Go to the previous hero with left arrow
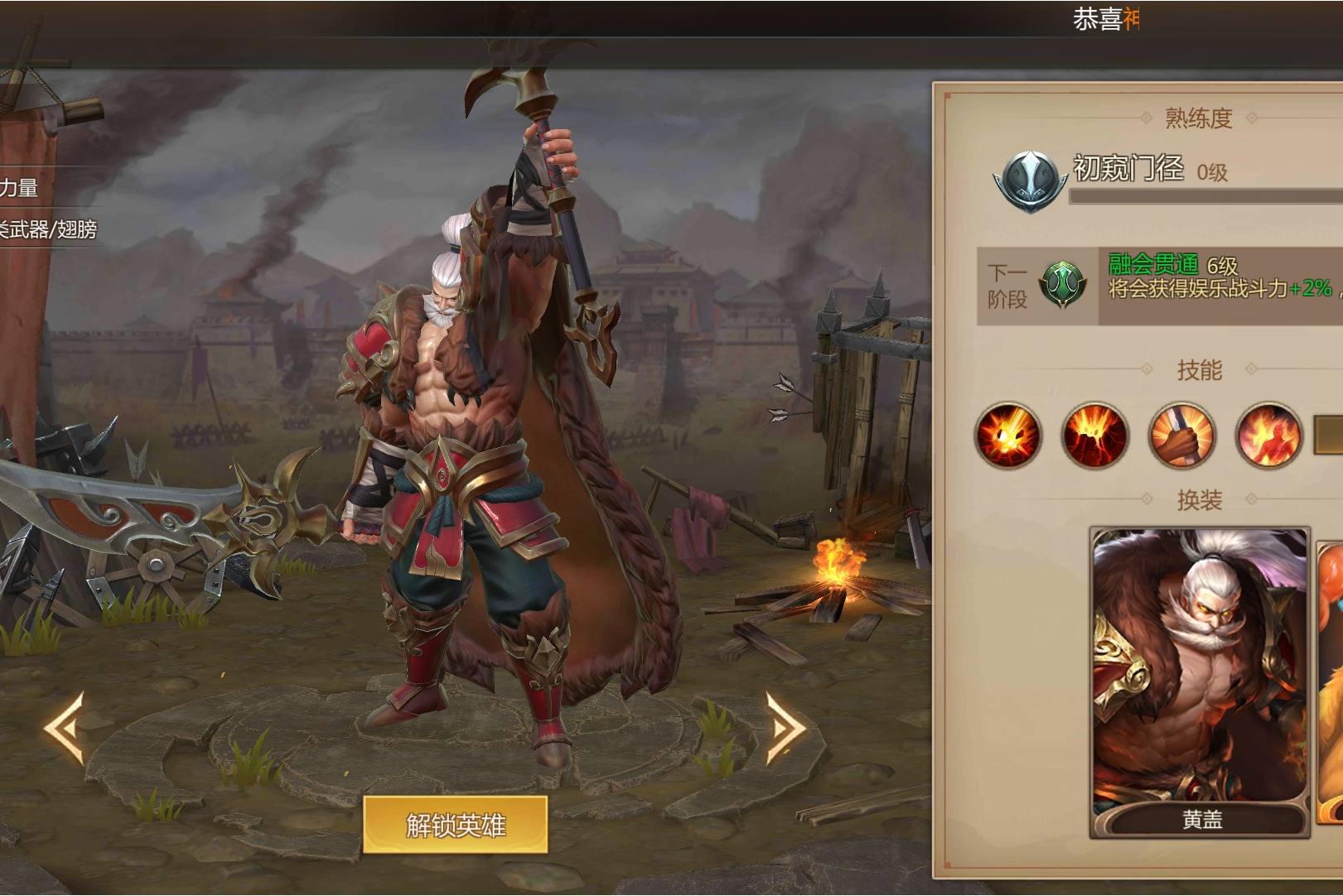This screenshot has width=1343, height=896. click(x=65, y=727)
